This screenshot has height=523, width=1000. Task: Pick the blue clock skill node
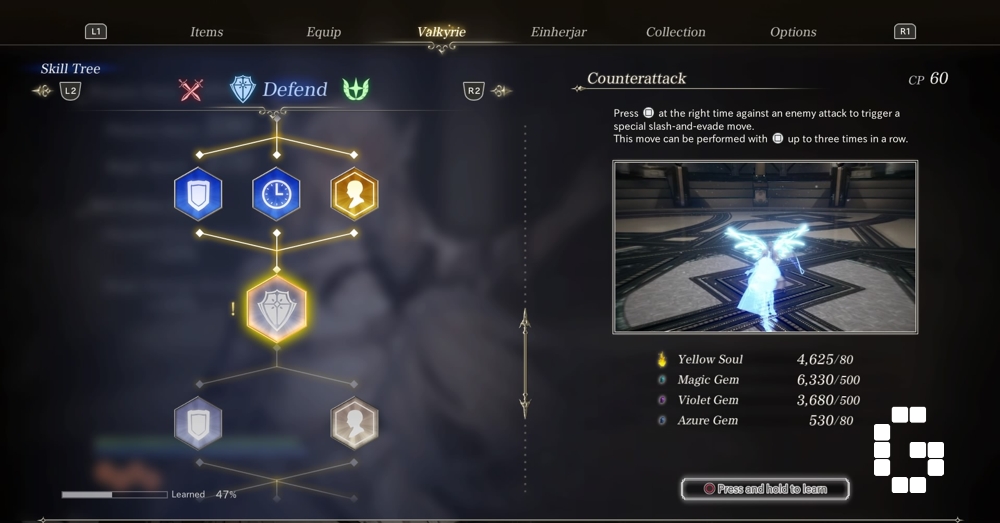[276, 193]
